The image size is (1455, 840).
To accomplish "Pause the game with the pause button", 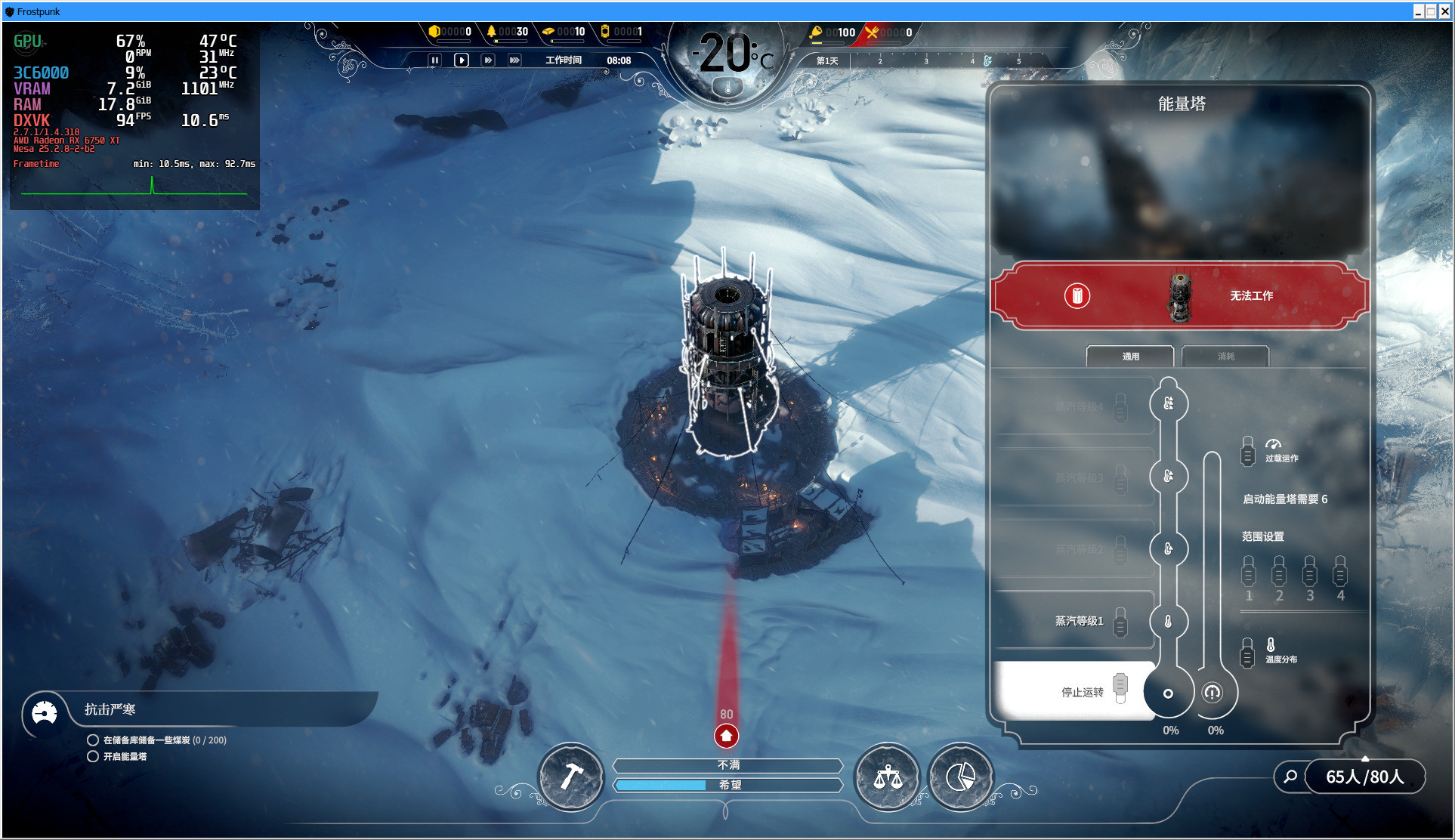I will [x=434, y=60].
